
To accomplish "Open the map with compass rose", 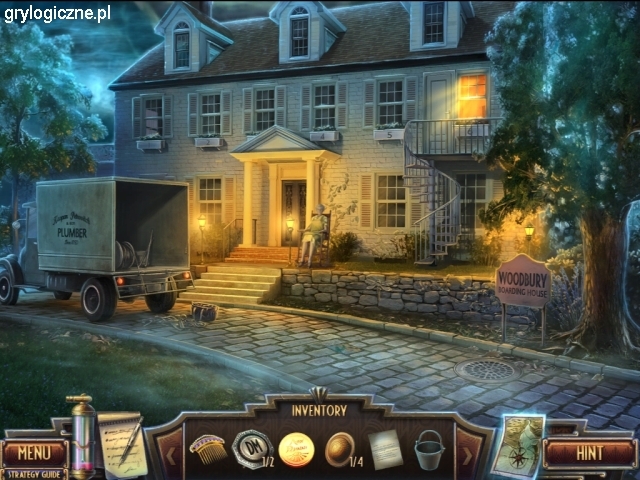I will point(519,445).
